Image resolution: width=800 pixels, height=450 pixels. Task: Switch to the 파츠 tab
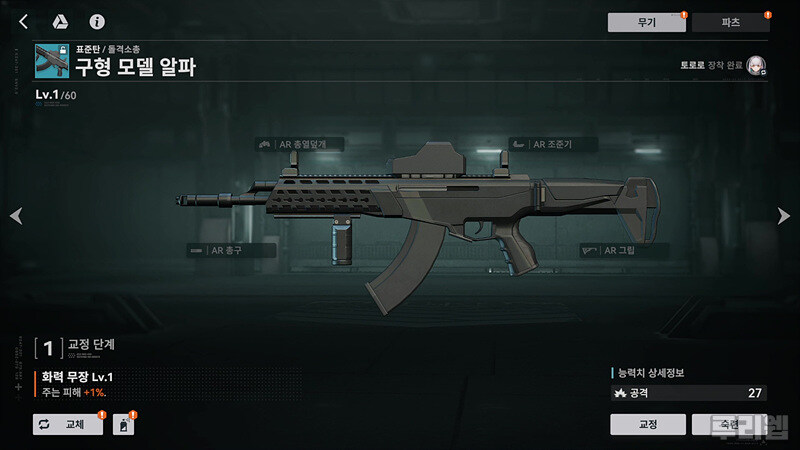pyautogui.click(x=731, y=22)
